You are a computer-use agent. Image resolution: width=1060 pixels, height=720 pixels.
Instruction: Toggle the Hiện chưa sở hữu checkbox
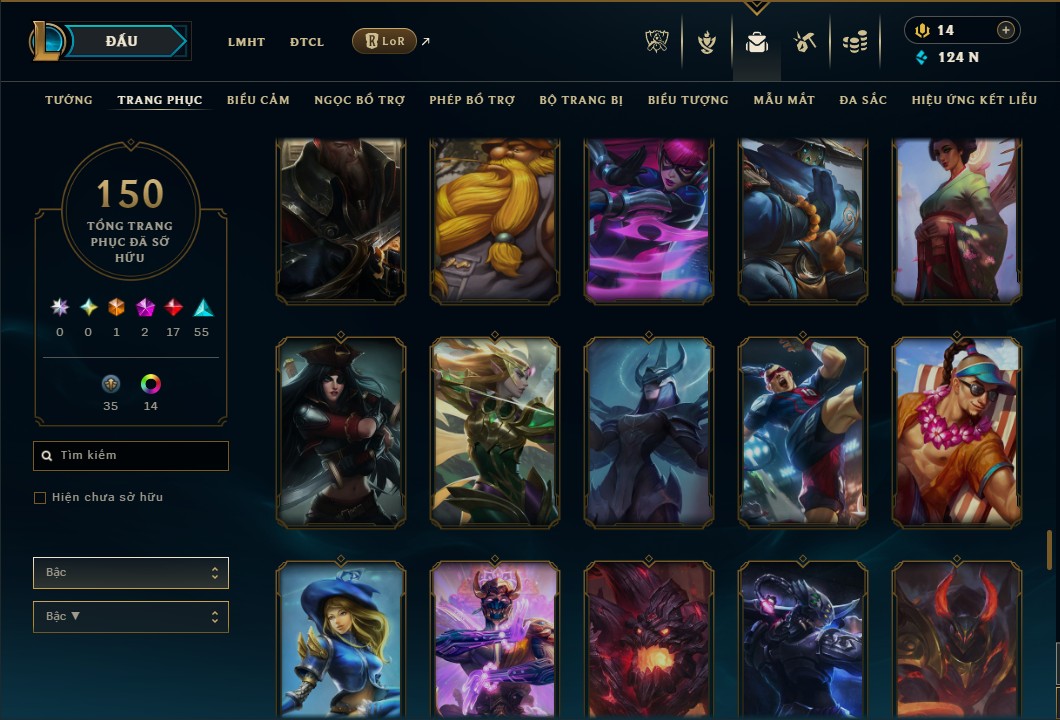click(40, 498)
